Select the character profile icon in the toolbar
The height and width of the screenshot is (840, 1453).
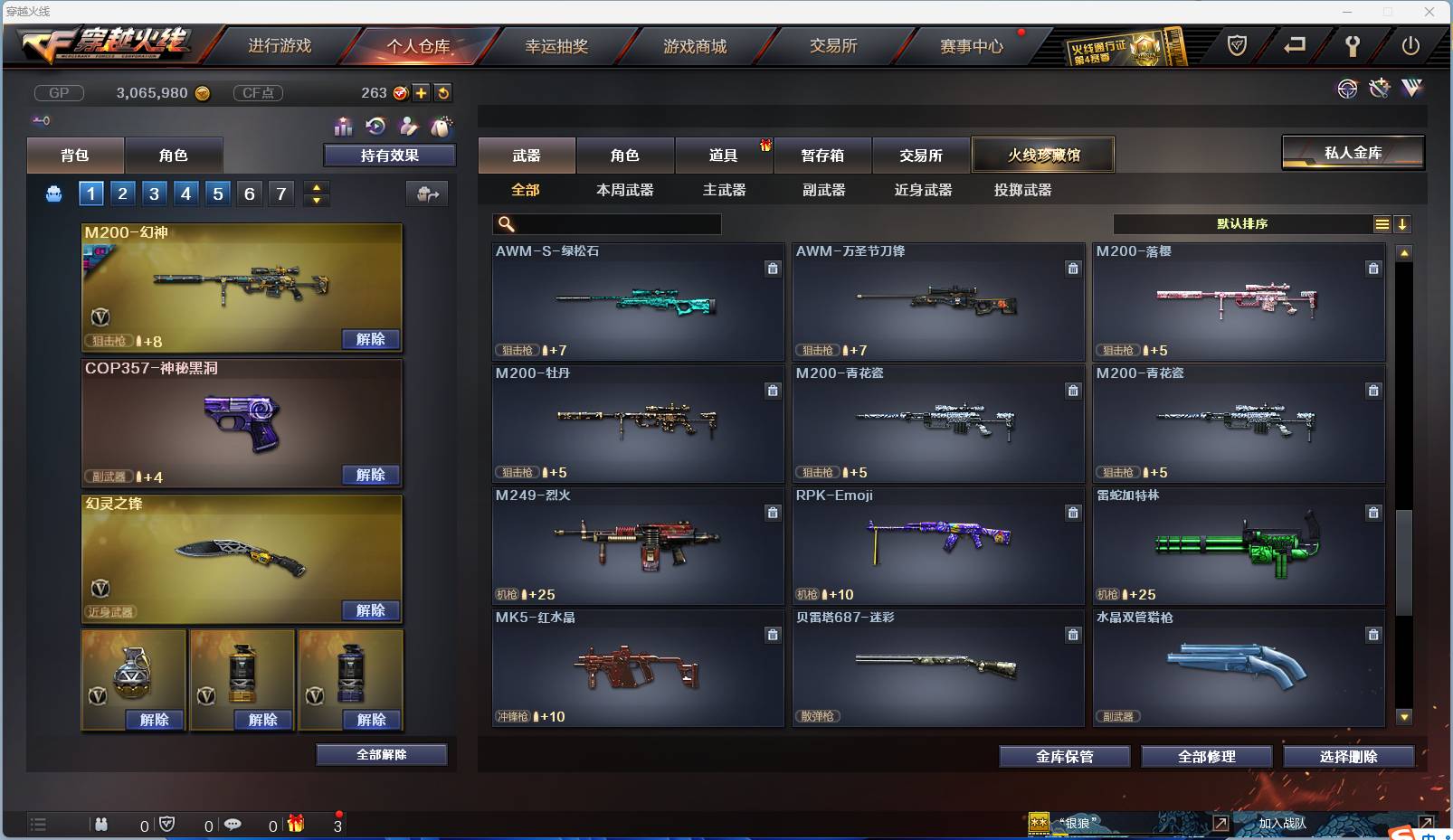coord(410,127)
